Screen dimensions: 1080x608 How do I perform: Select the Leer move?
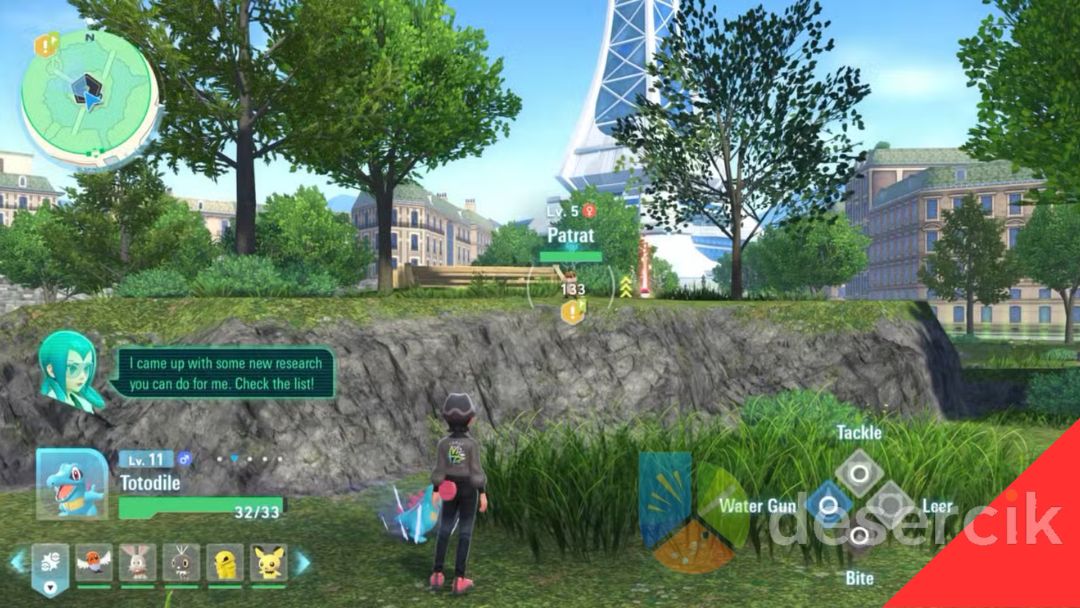coord(891,505)
